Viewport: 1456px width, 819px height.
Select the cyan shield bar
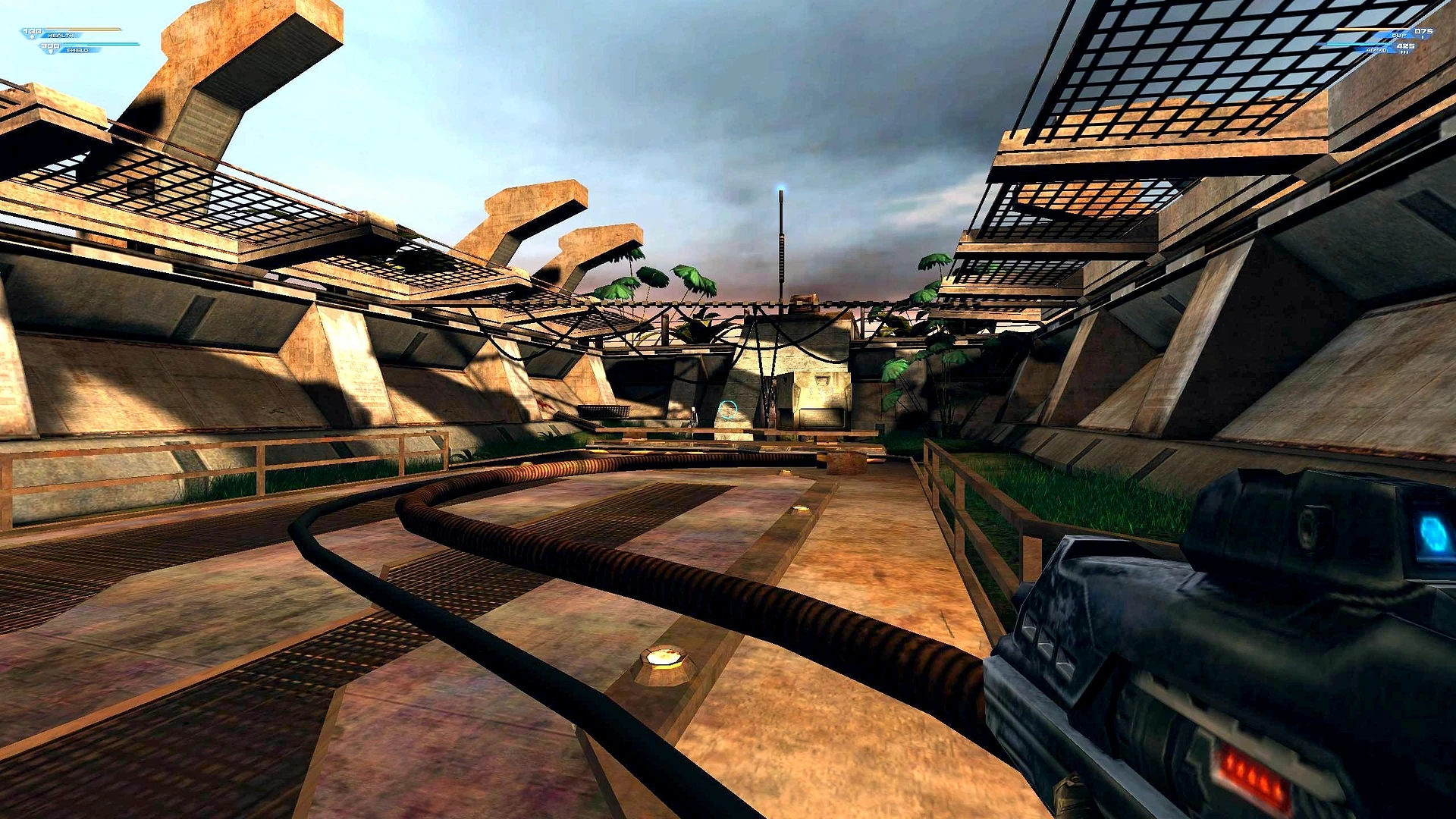pos(102,44)
